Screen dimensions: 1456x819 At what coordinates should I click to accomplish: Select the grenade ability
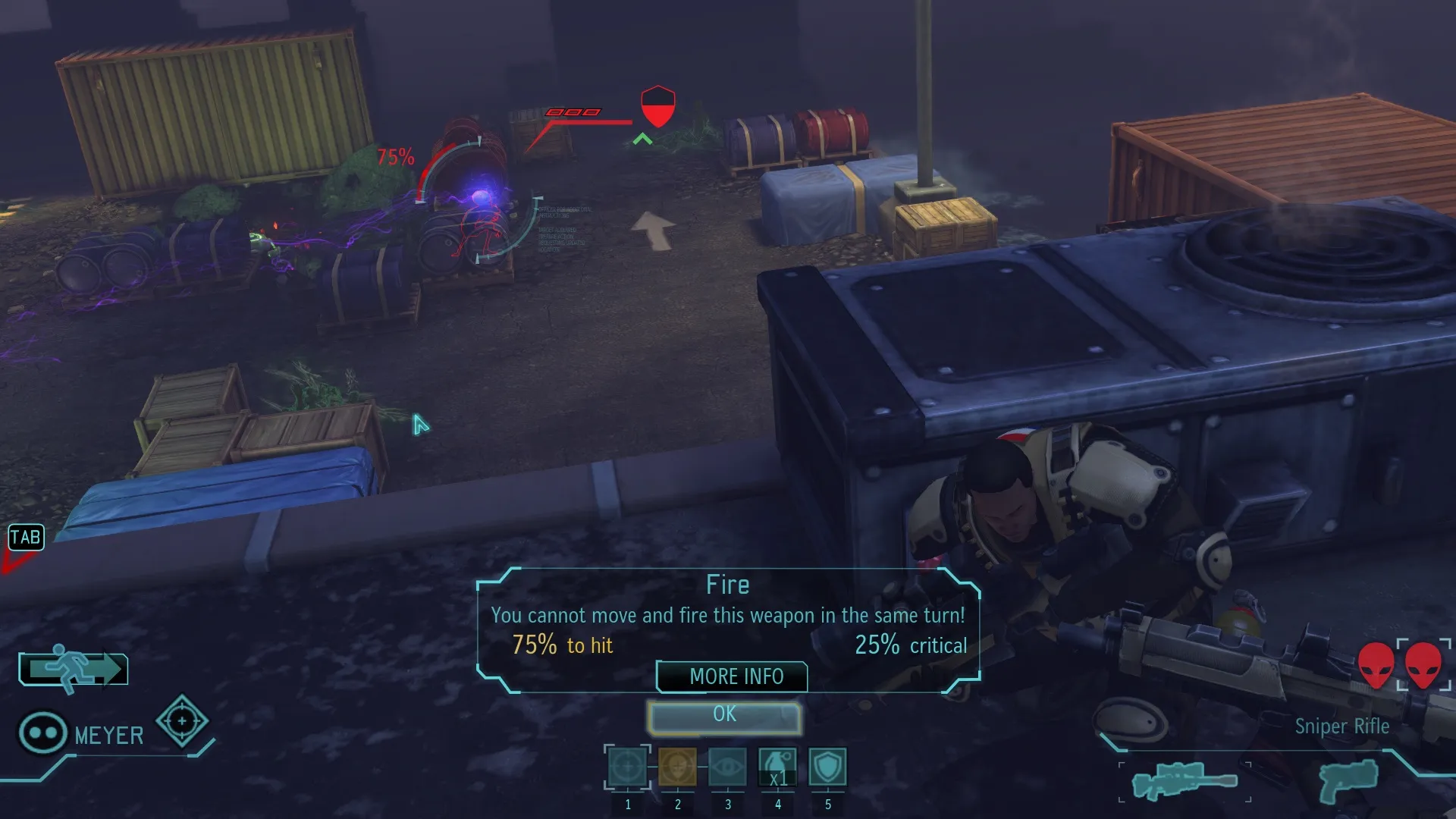click(x=777, y=767)
